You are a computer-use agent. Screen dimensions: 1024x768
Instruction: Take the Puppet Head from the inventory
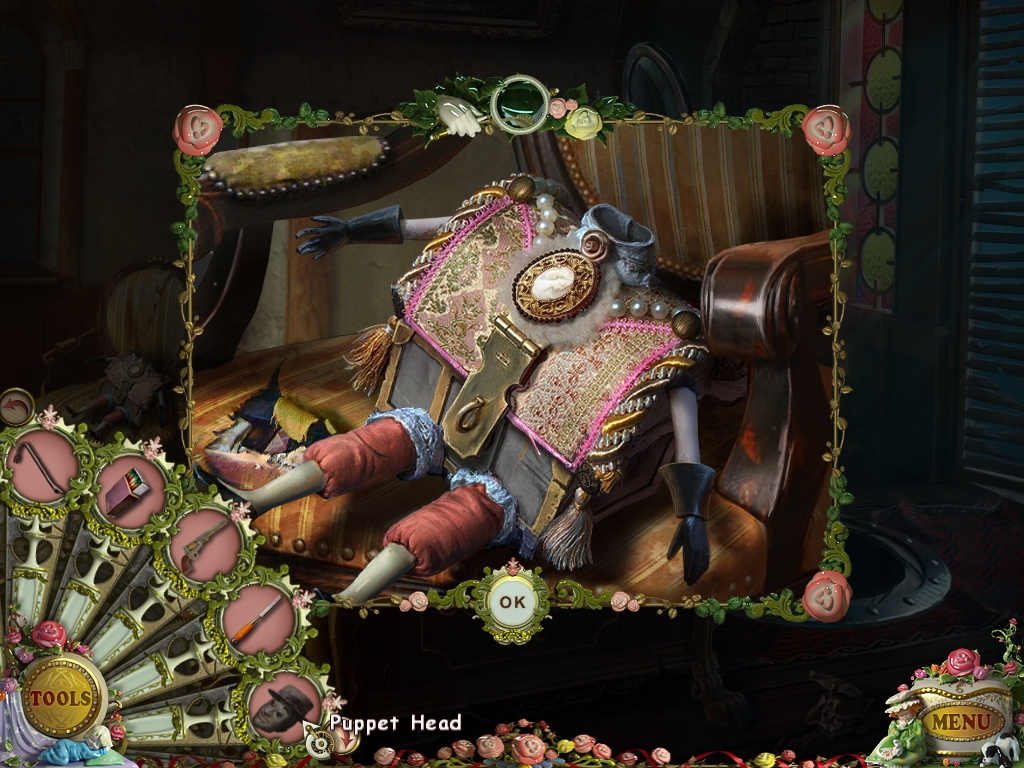click(283, 702)
